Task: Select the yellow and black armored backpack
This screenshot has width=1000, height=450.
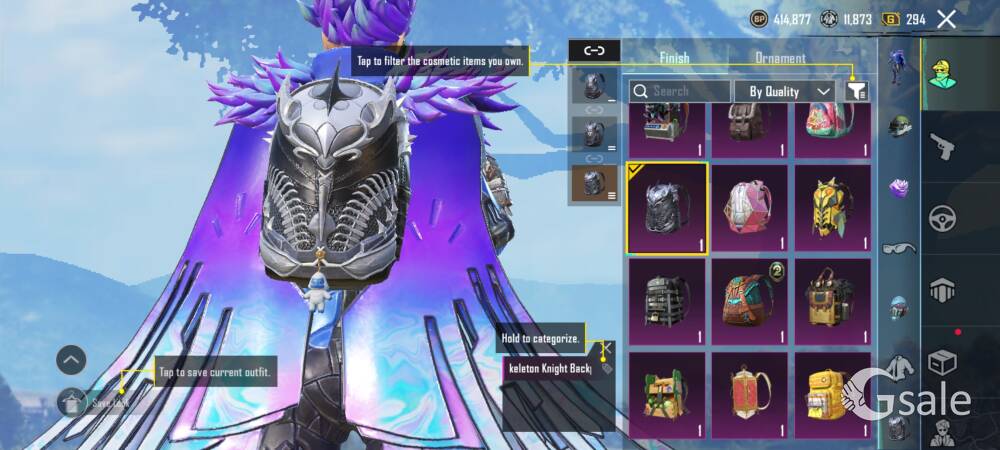Action: [833, 208]
